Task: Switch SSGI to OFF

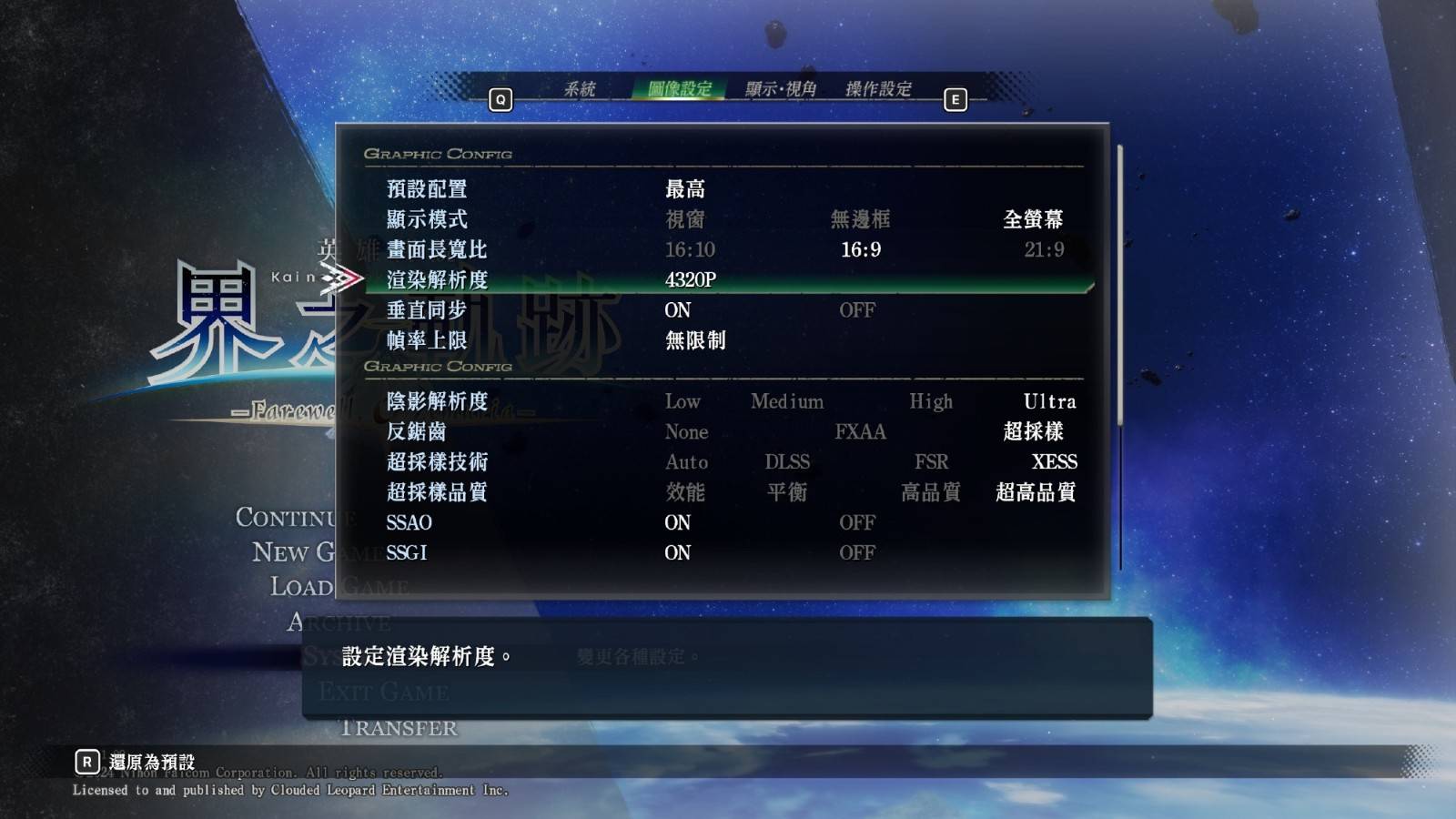Action: [860, 552]
